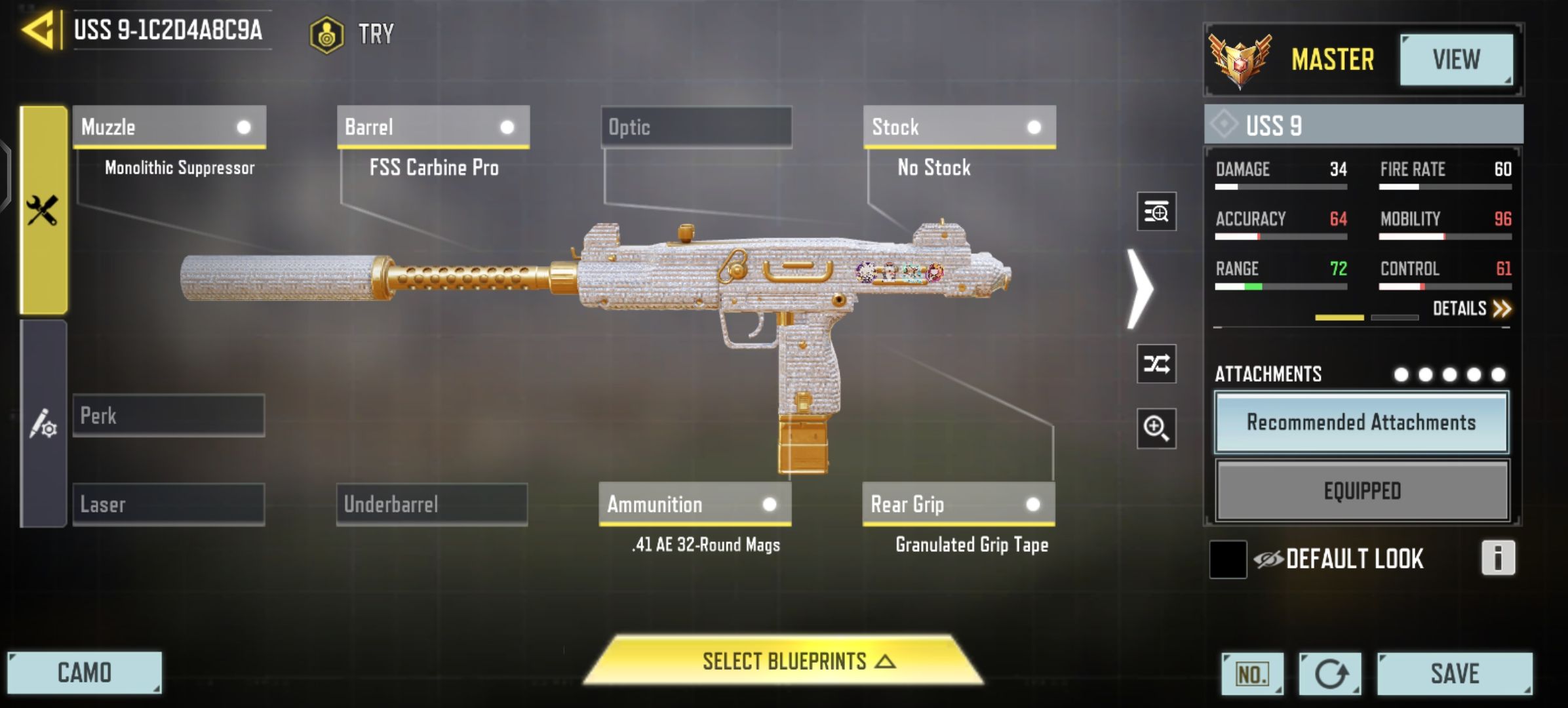Open Select Blueprints panel
This screenshot has width=1568, height=708.
pyautogui.click(x=785, y=661)
